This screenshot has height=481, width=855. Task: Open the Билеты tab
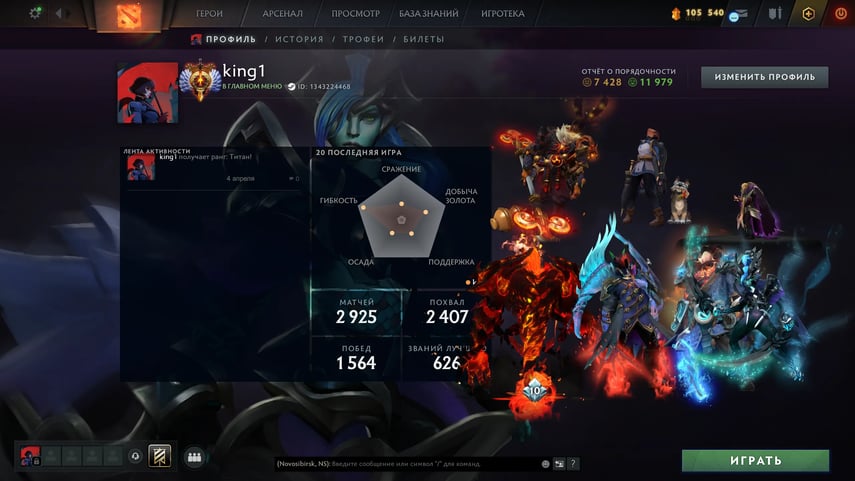click(x=424, y=39)
